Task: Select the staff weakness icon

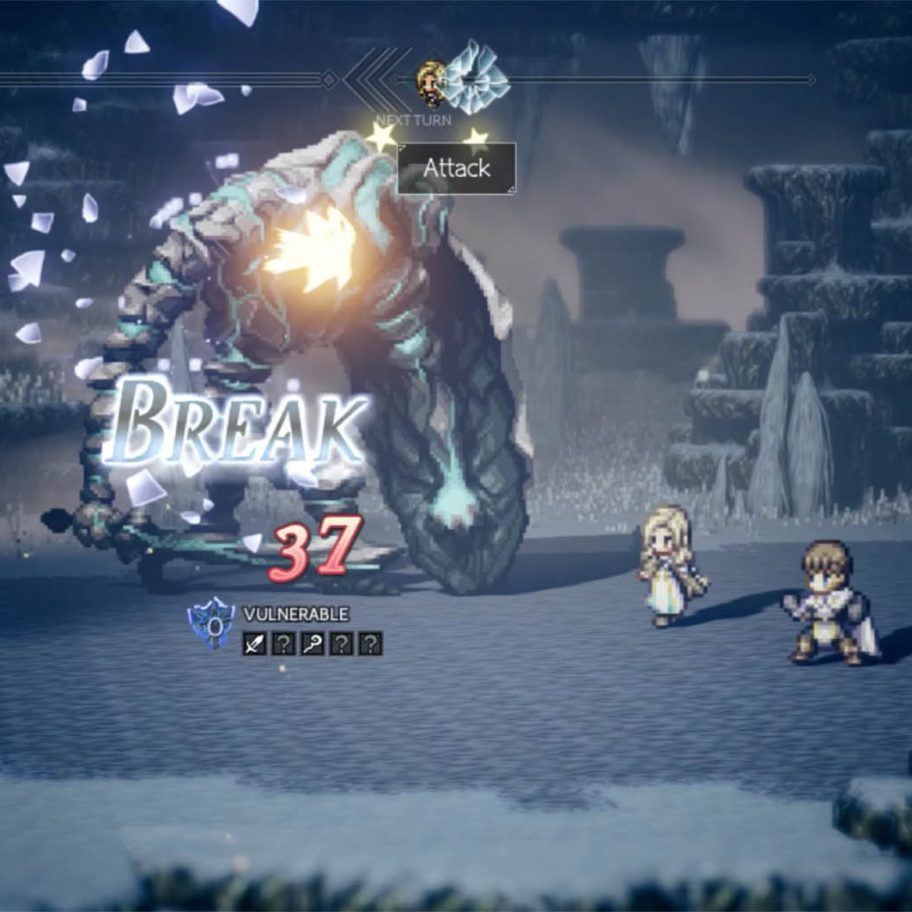Action: pos(312,644)
